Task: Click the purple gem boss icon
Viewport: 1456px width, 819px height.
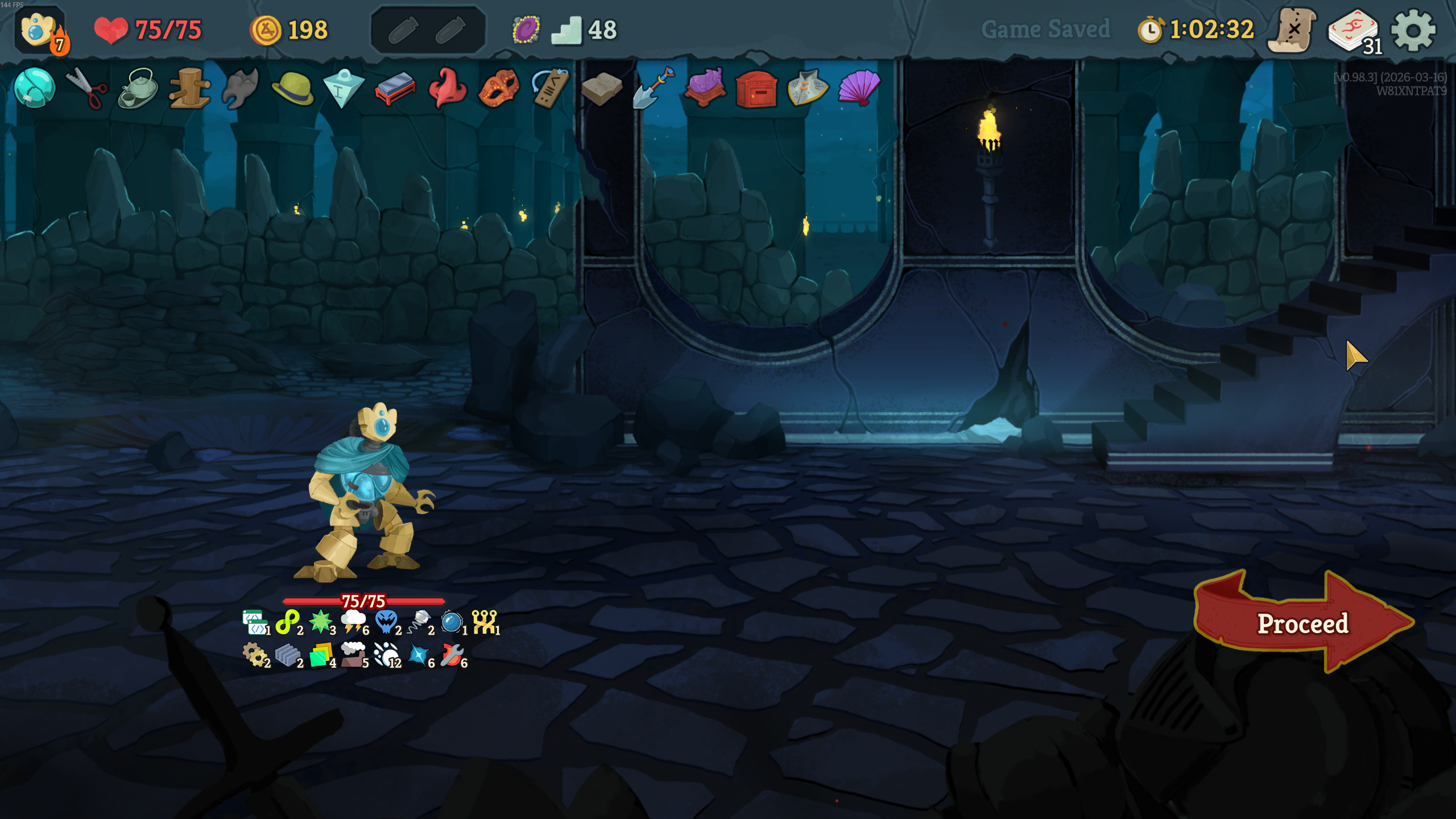Action: click(x=526, y=30)
